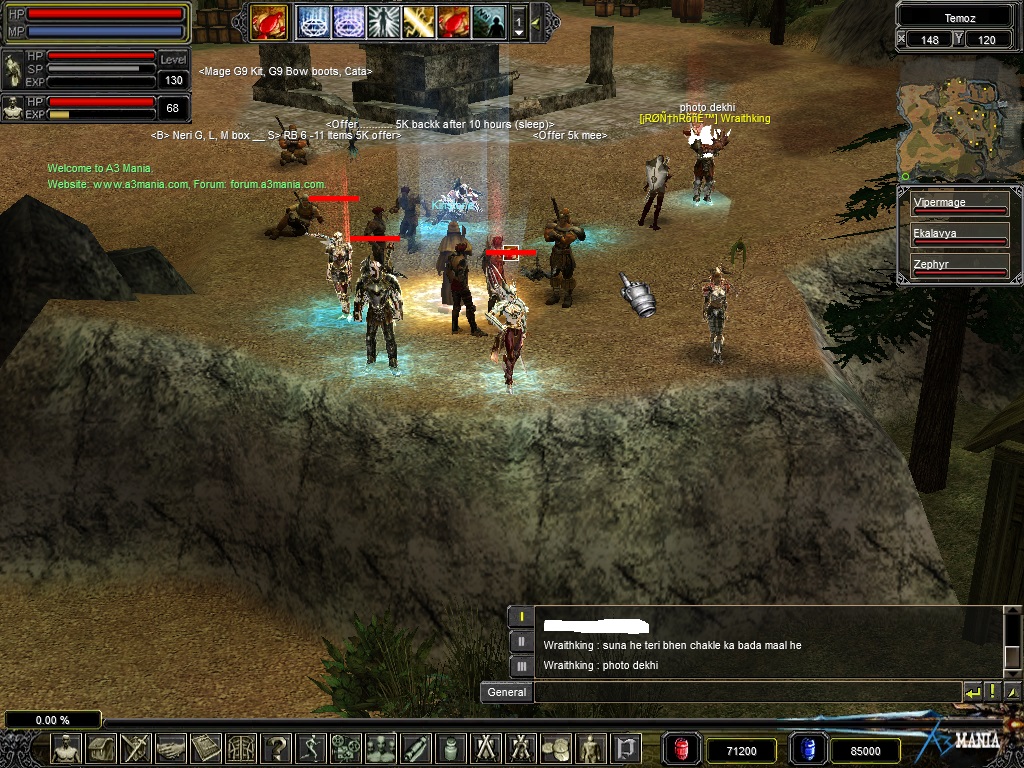The height and width of the screenshot is (768, 1024).
Task: Use the yellow lightning slash skill
Action: (x=418, y=21)
